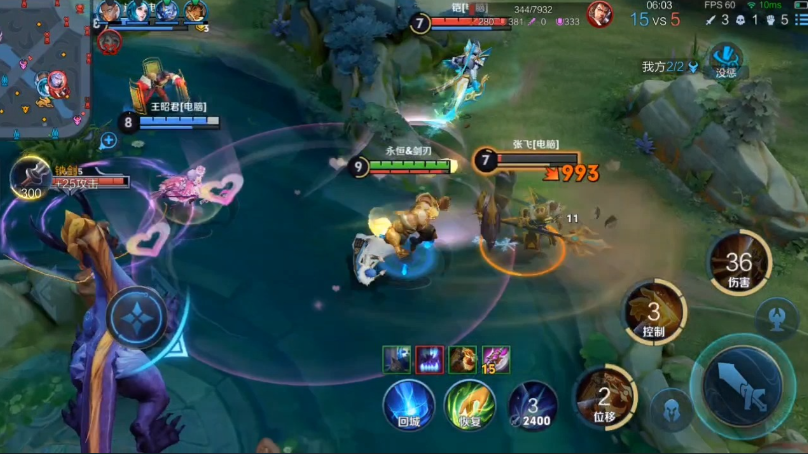Screen dimensions: 808x454
Task: Select the first teammate portrait
Action: click(110, 11)
